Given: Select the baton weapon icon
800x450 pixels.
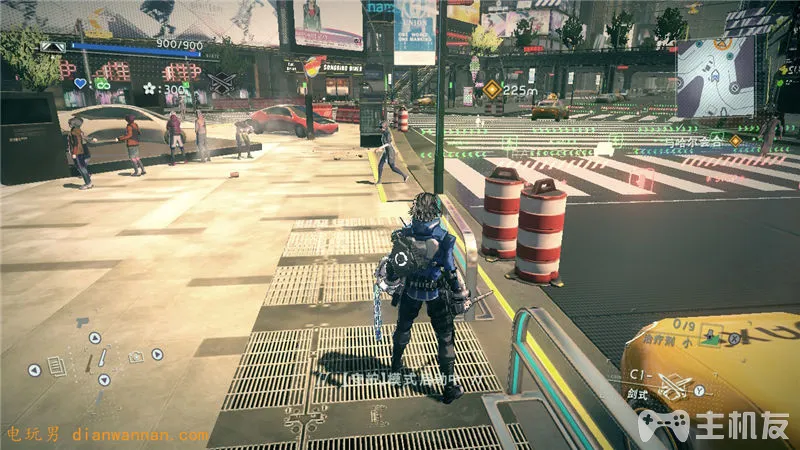Looking at the screenshot, I should point(101,358).
